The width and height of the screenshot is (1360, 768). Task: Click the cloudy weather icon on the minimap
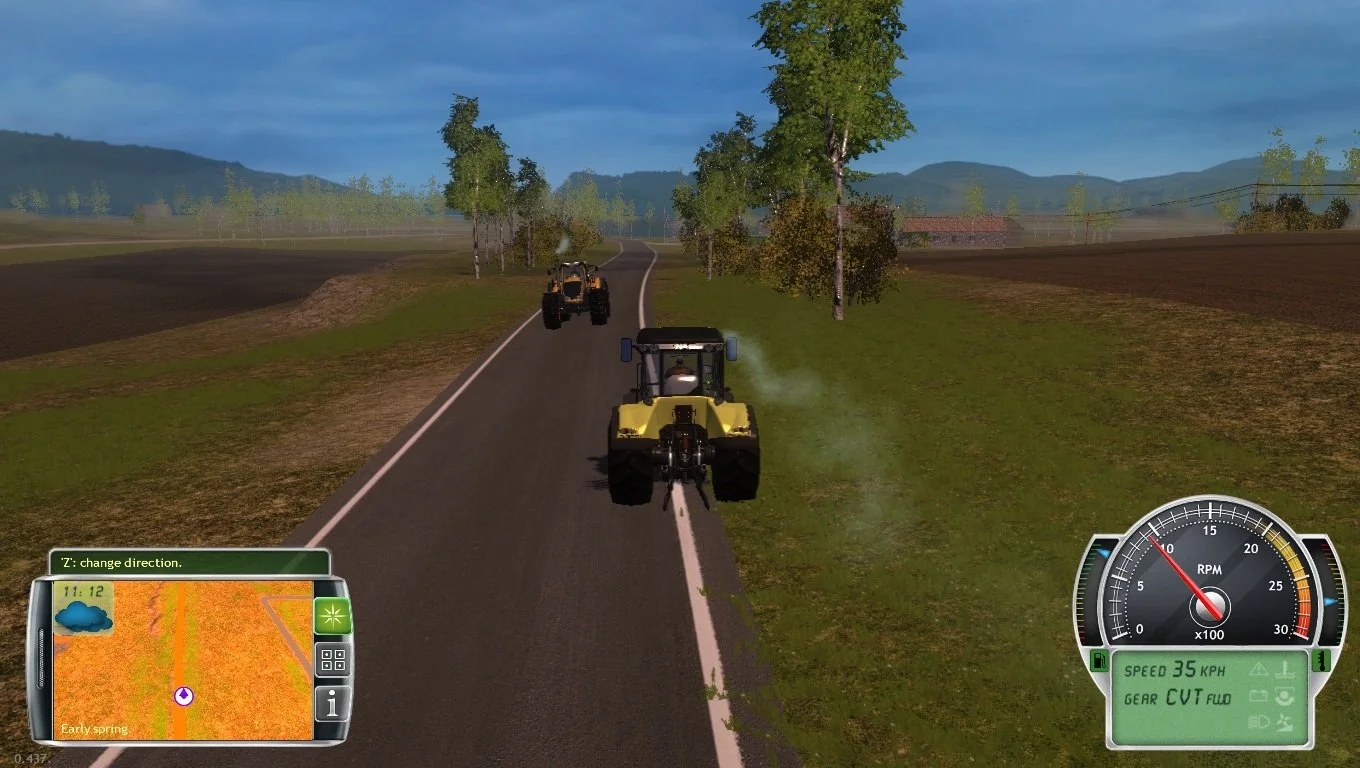click(82, 617)
